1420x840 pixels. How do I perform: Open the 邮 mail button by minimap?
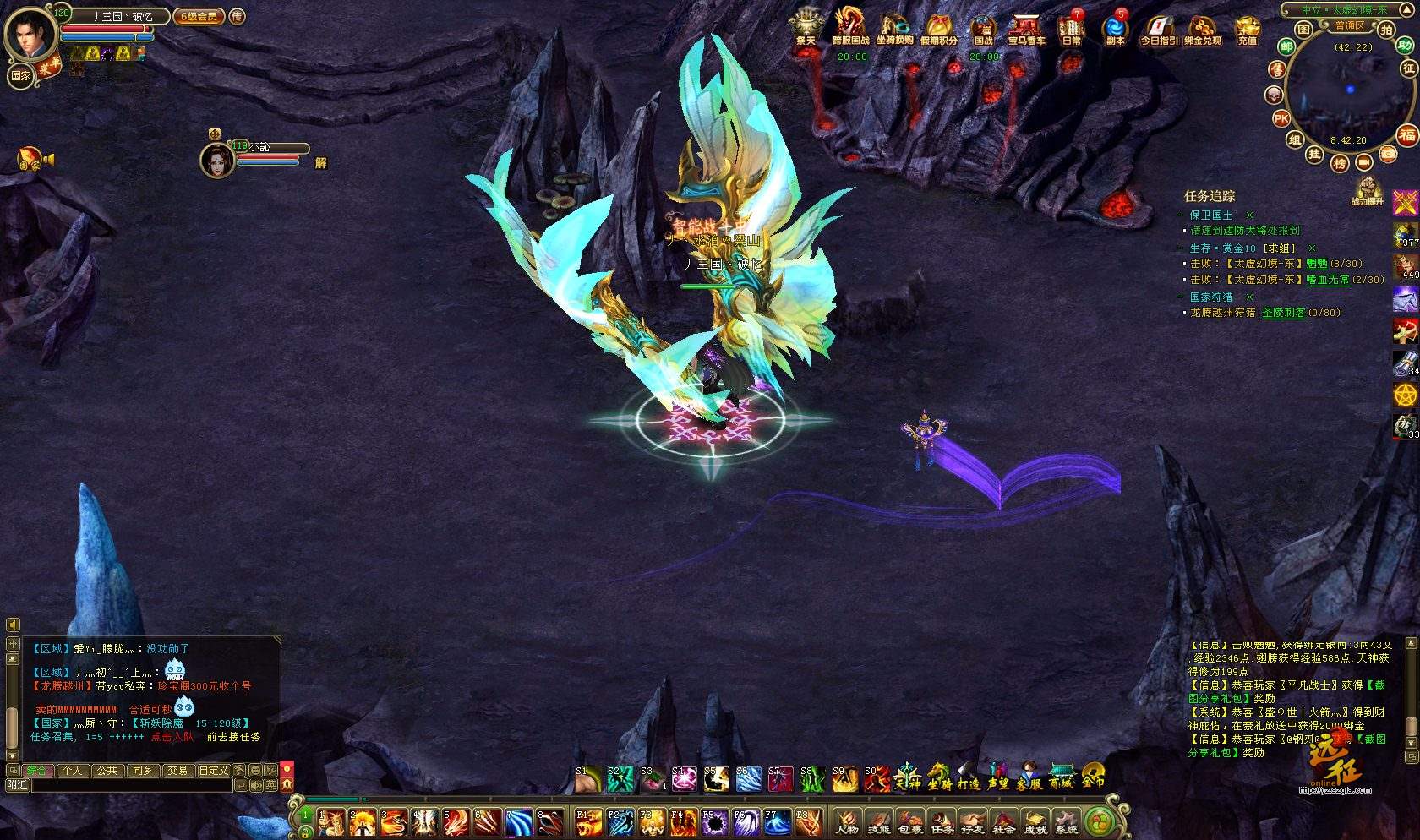click(1286, 46)
